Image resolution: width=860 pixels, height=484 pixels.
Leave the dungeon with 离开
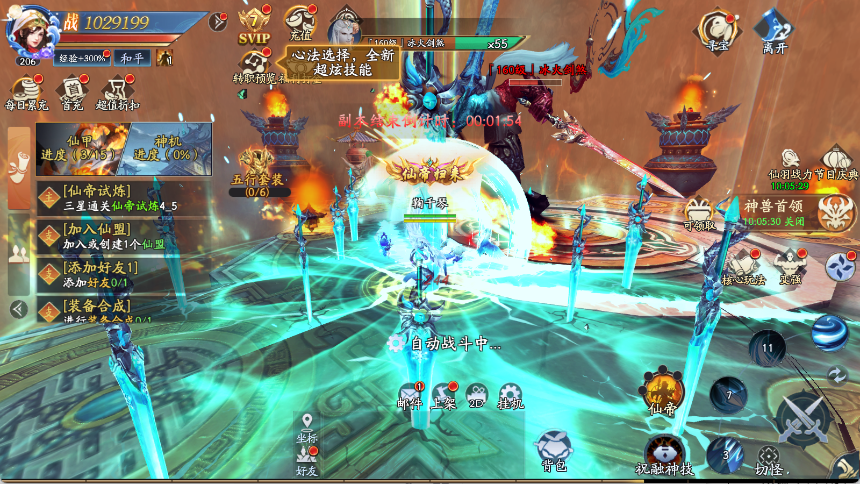tap(774, 29)
